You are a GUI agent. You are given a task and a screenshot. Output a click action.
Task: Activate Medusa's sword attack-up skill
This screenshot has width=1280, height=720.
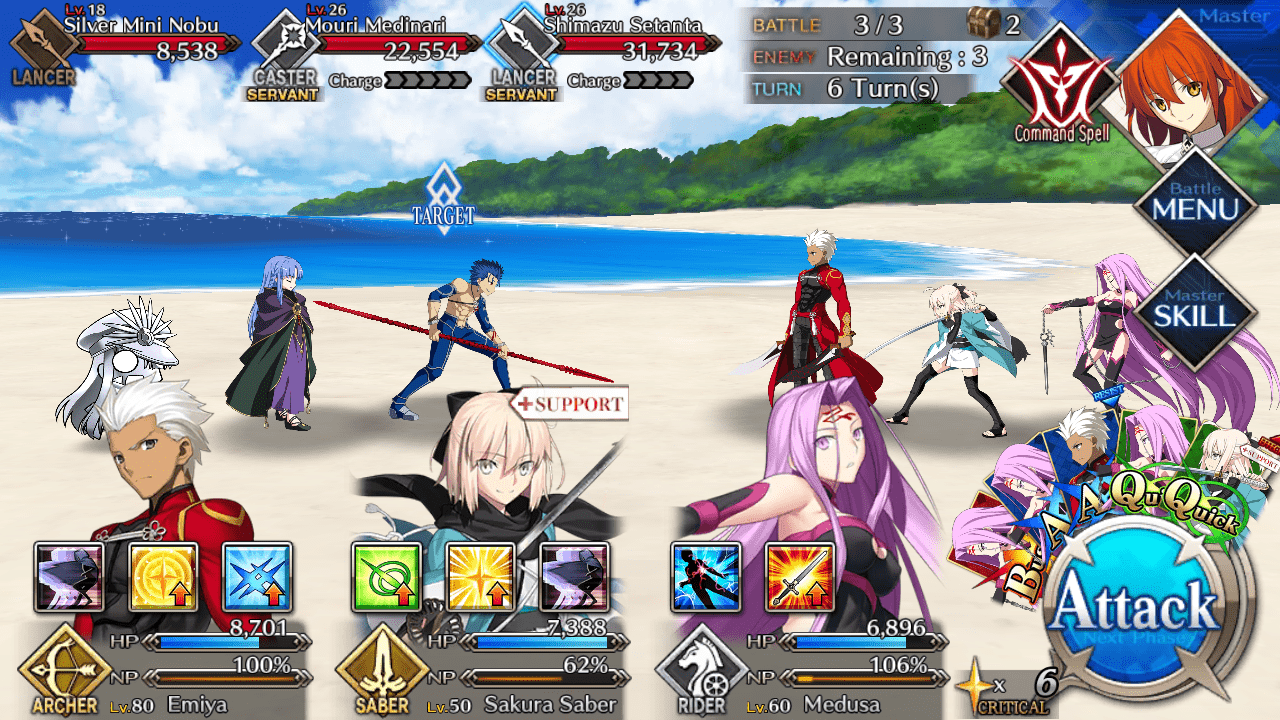(799, 577)
